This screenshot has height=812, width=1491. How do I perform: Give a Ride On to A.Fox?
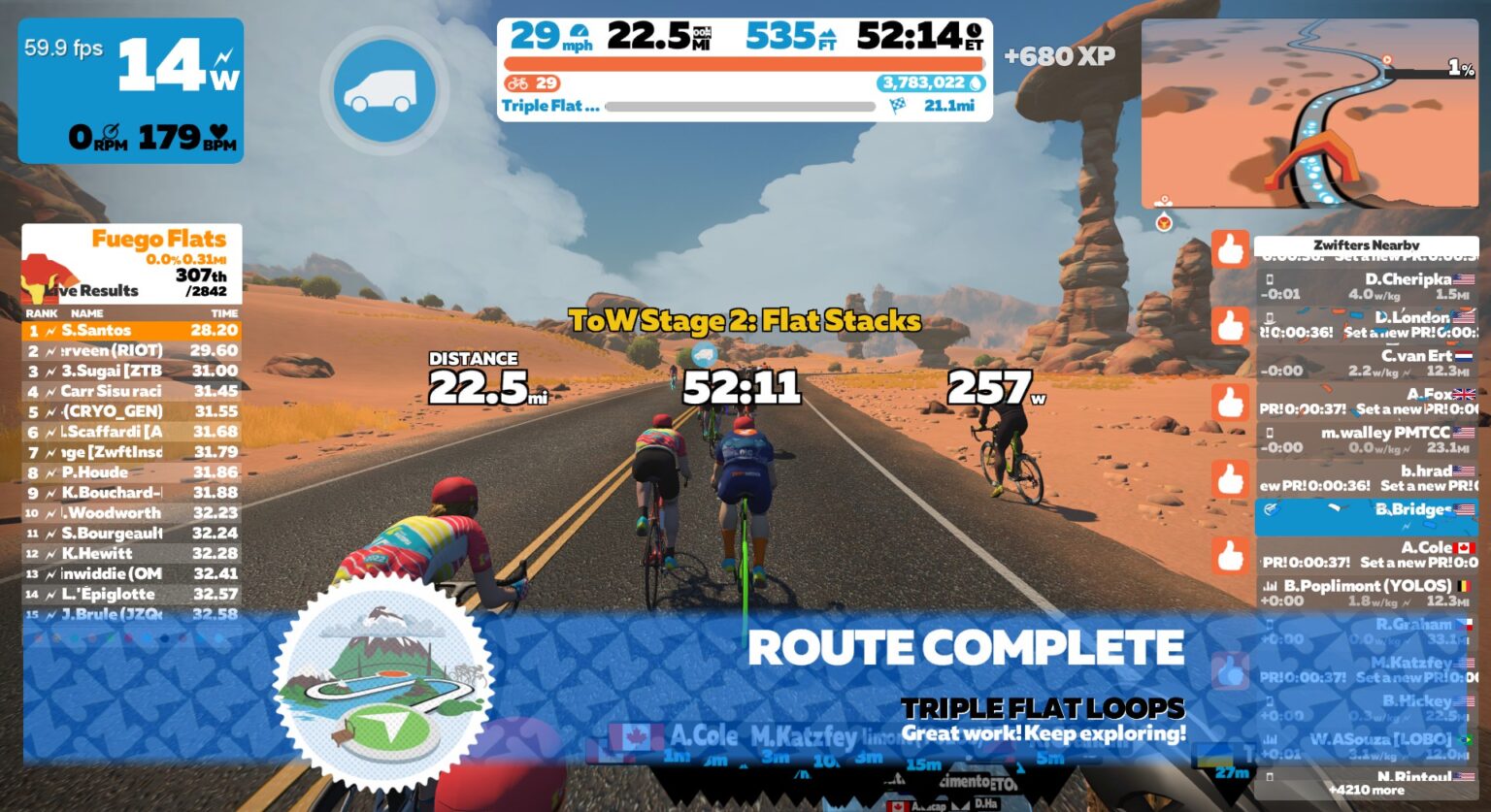pos(1232,402)
